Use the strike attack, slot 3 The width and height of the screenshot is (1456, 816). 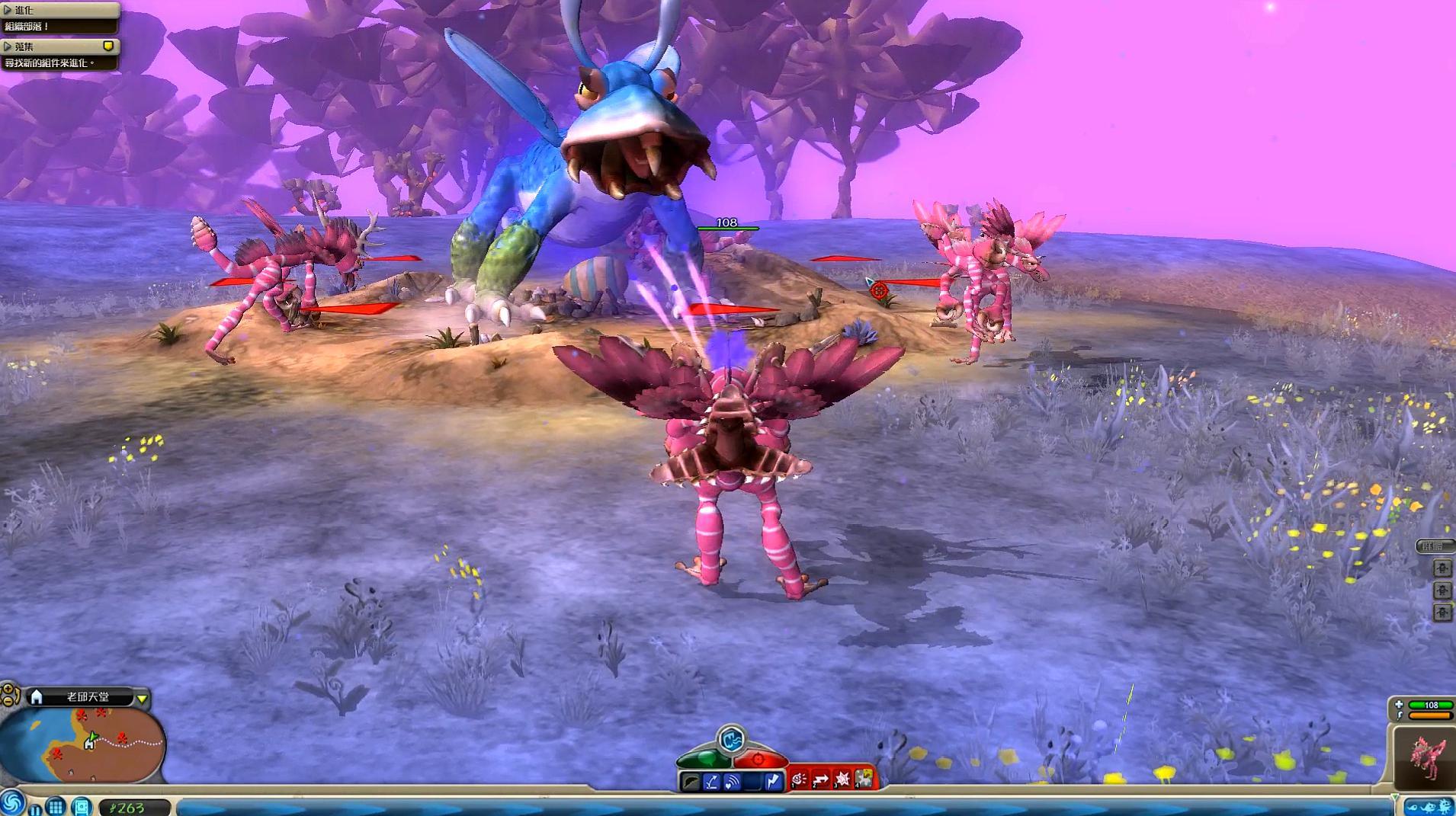click(842, 779)
